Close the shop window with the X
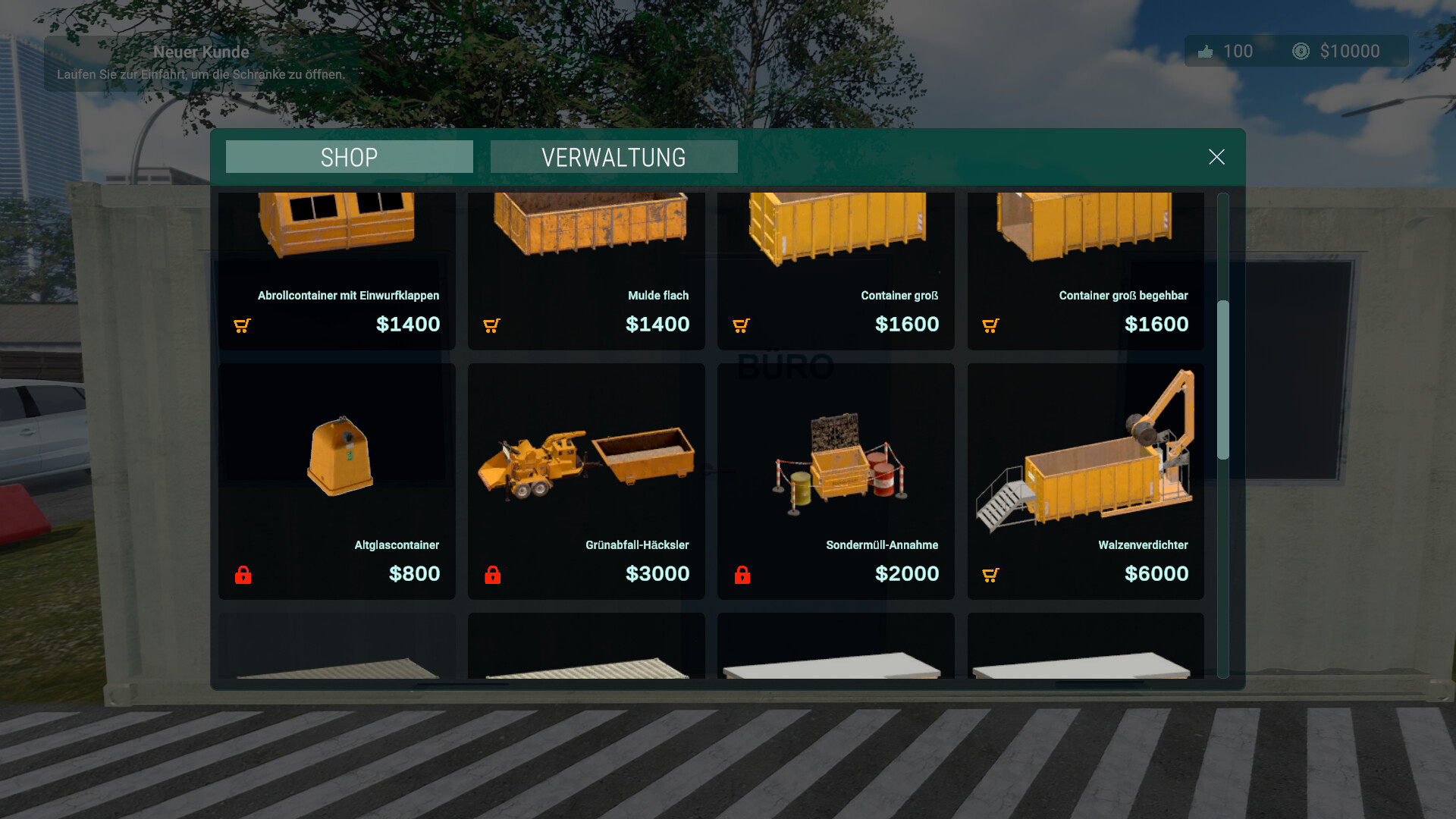This screenshot has width=1456, height=819. point(1216,157)
